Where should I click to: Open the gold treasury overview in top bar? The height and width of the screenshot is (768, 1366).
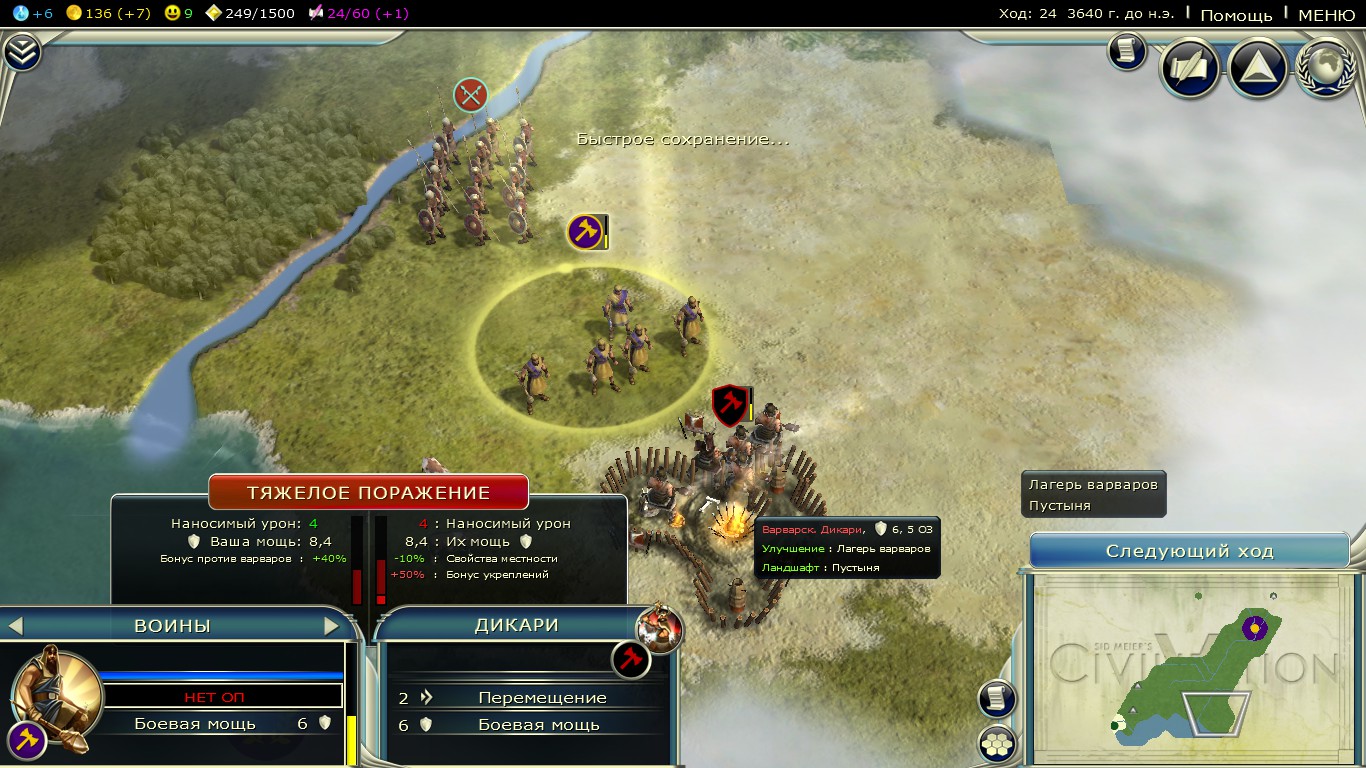(x=101, y=13)
